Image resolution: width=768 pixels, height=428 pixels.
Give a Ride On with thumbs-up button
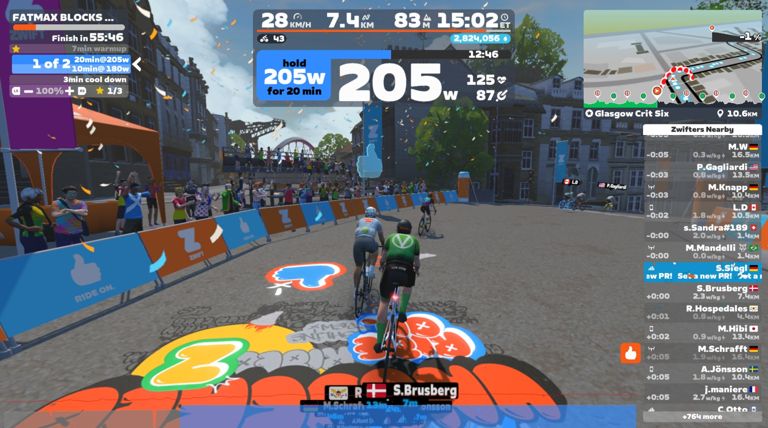click(x=630, y=353)
